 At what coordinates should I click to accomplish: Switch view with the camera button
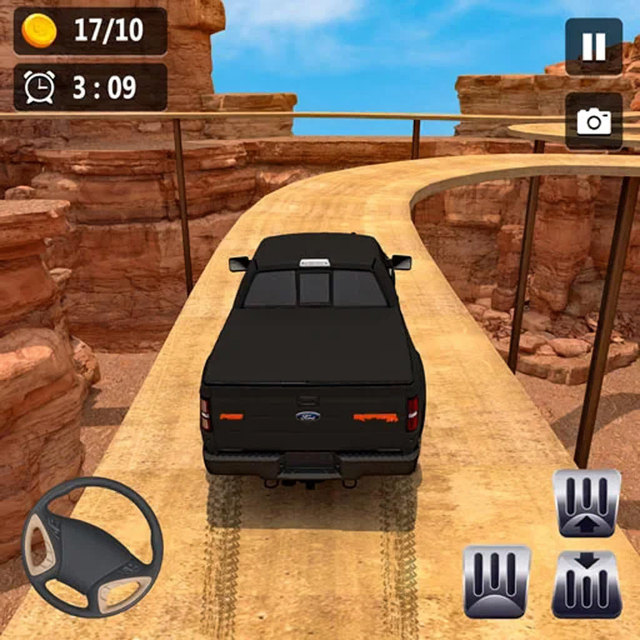(x=593, y=121)
